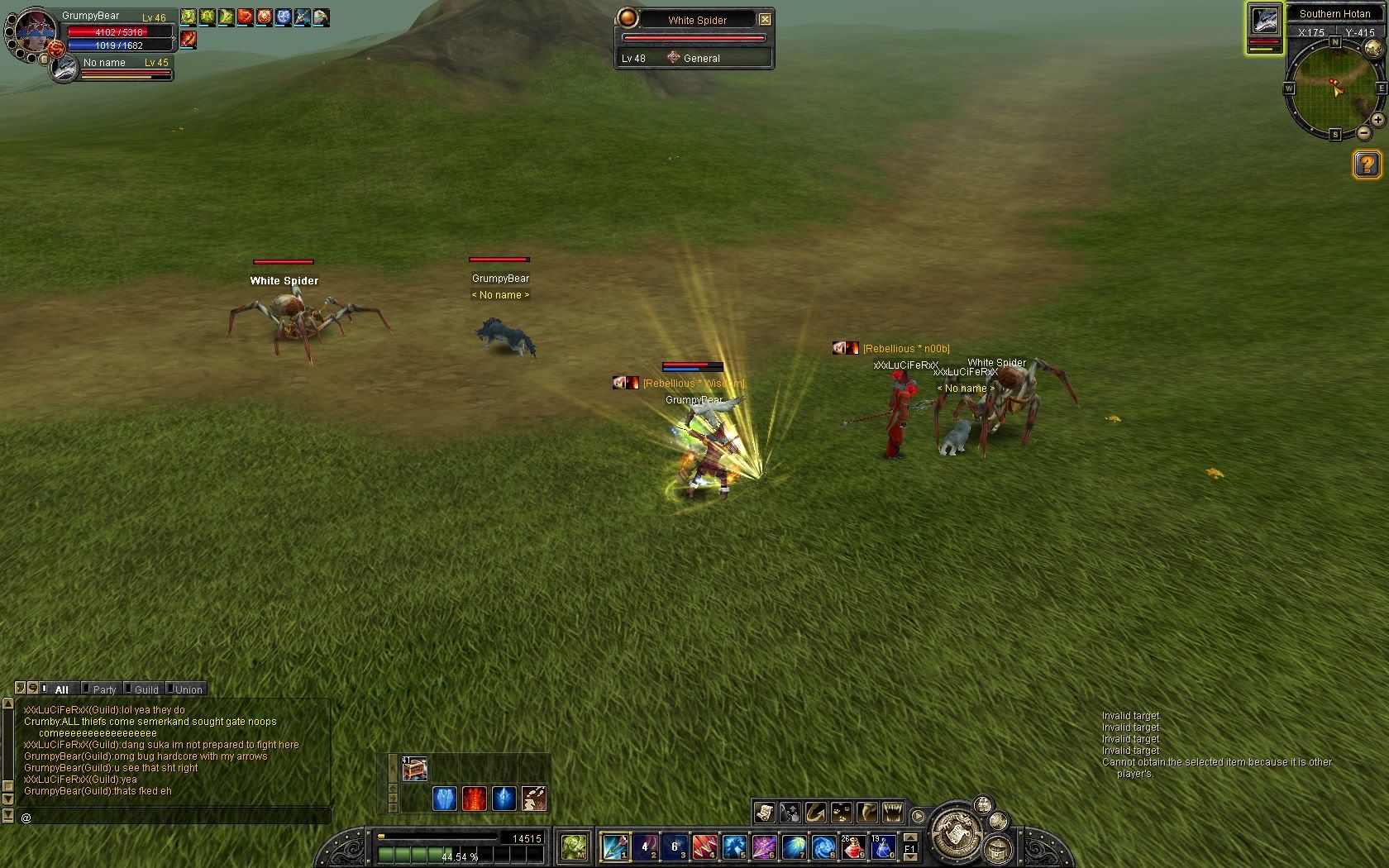Use the red health potion in slot 9

click(x=853, y=847)
